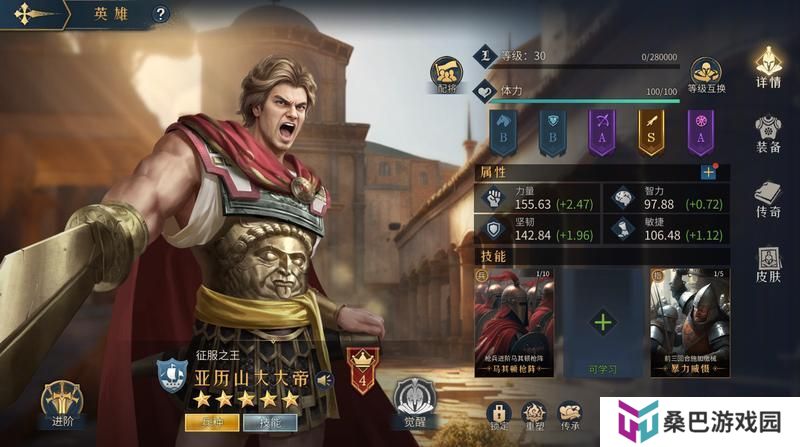
Task: Open the 传奇 legend tab
Action: click(x=768, y=200)
